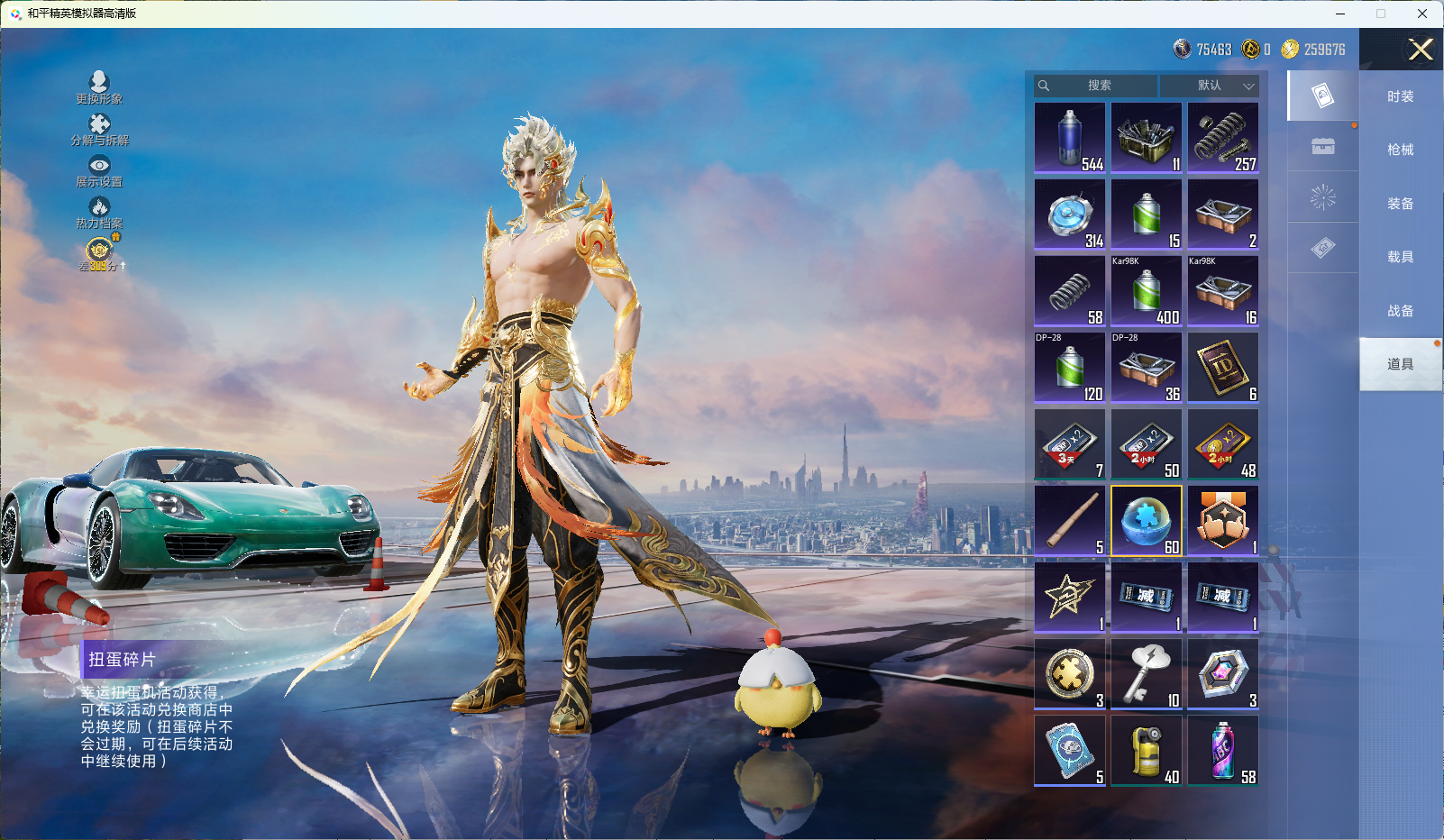Click the 搜索 search box
This screenshot has width=1444, height=840.
(1097, 86)
